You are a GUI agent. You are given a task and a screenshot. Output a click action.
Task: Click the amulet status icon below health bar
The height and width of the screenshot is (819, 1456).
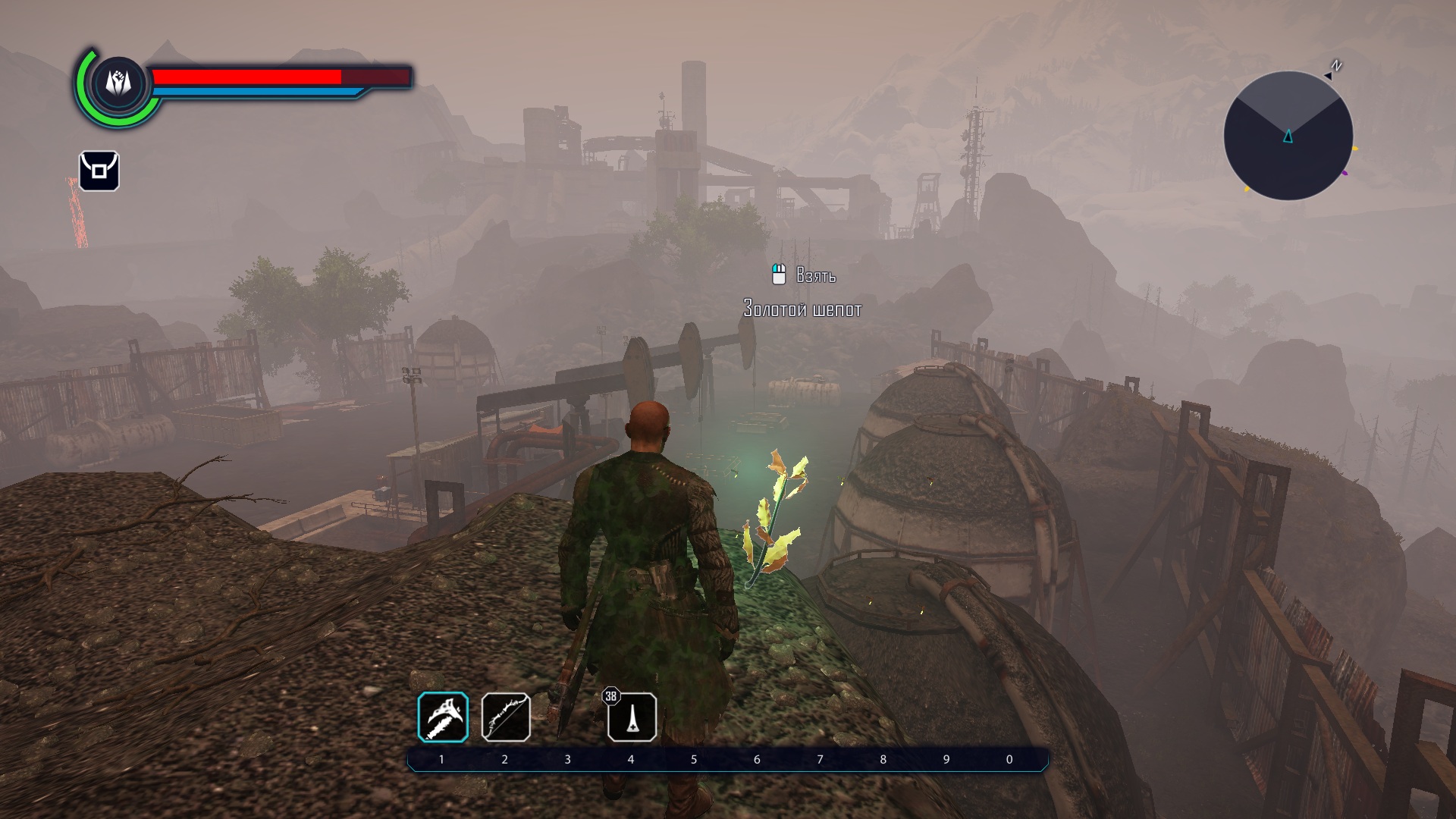[x=99, y=171]
